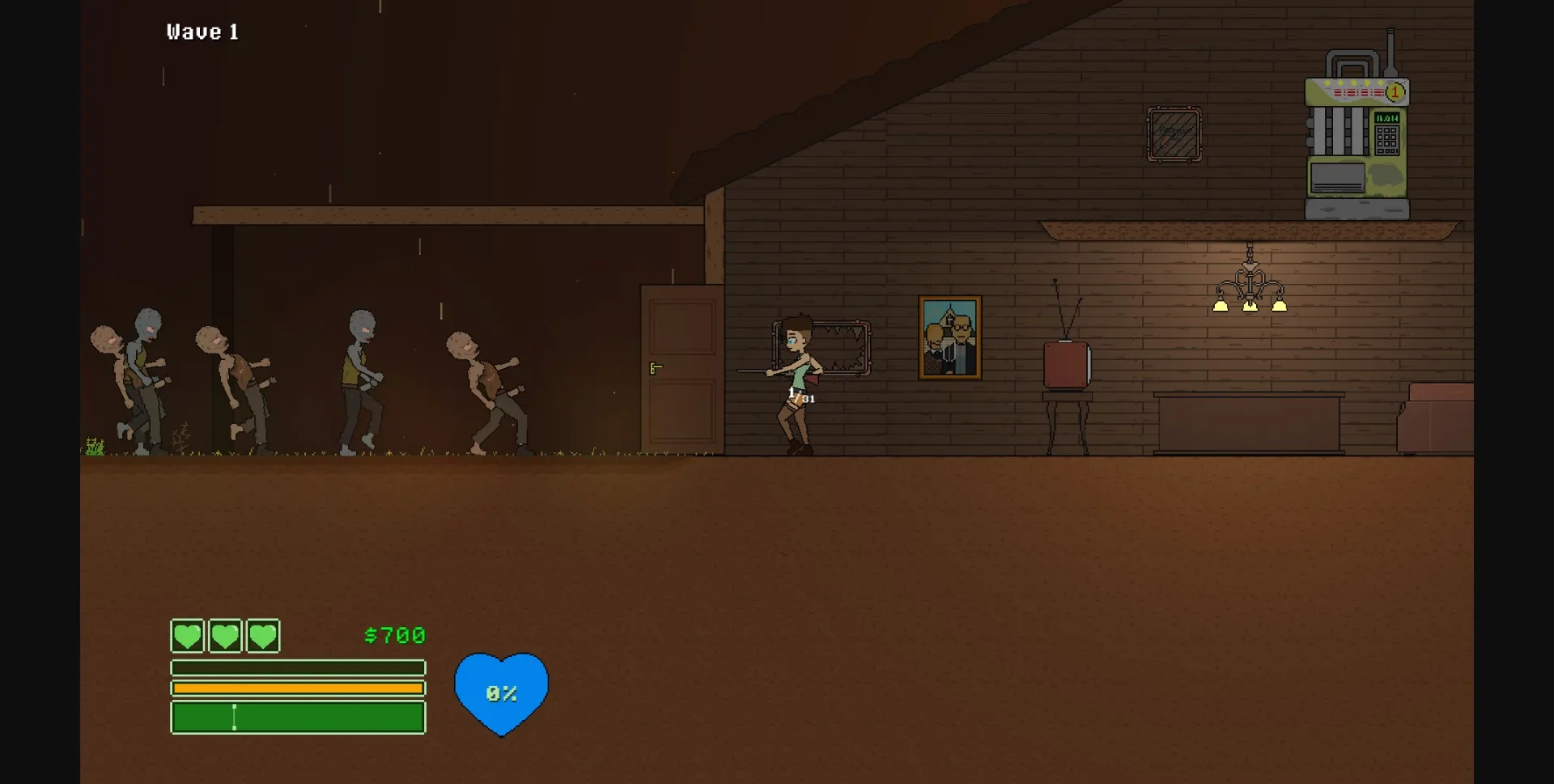
Task: Click the $700 money counter
Action: point(393,636)
